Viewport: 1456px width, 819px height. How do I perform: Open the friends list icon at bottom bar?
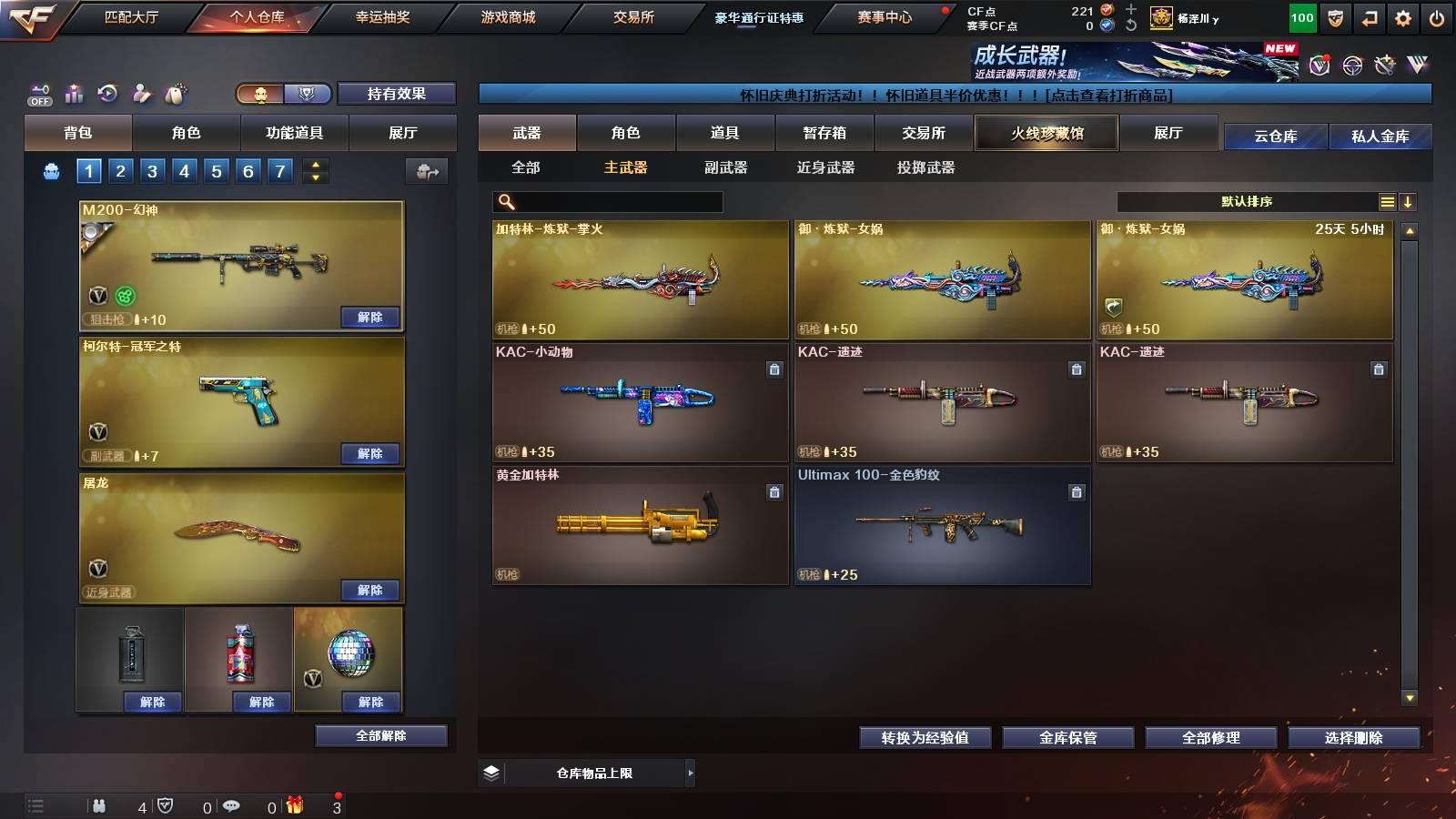pos(98,806)
